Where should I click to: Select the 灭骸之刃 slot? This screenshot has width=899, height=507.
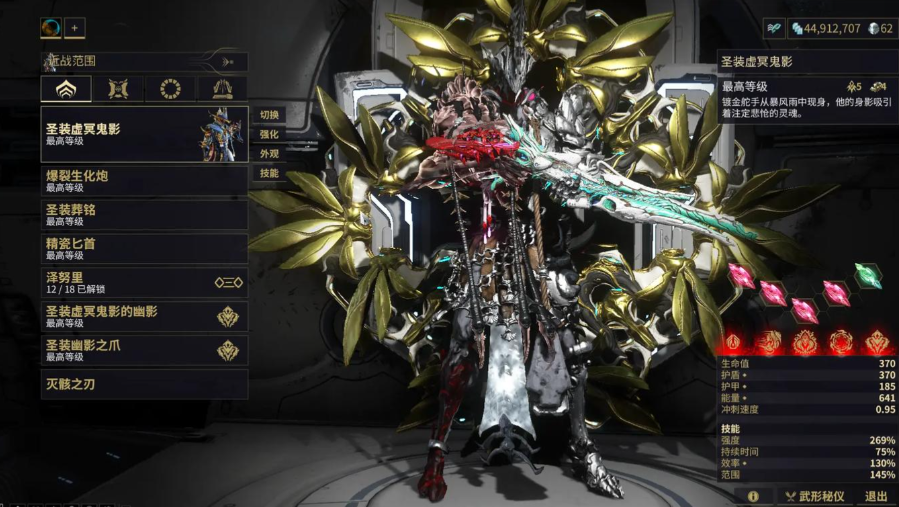click(145, 384)
